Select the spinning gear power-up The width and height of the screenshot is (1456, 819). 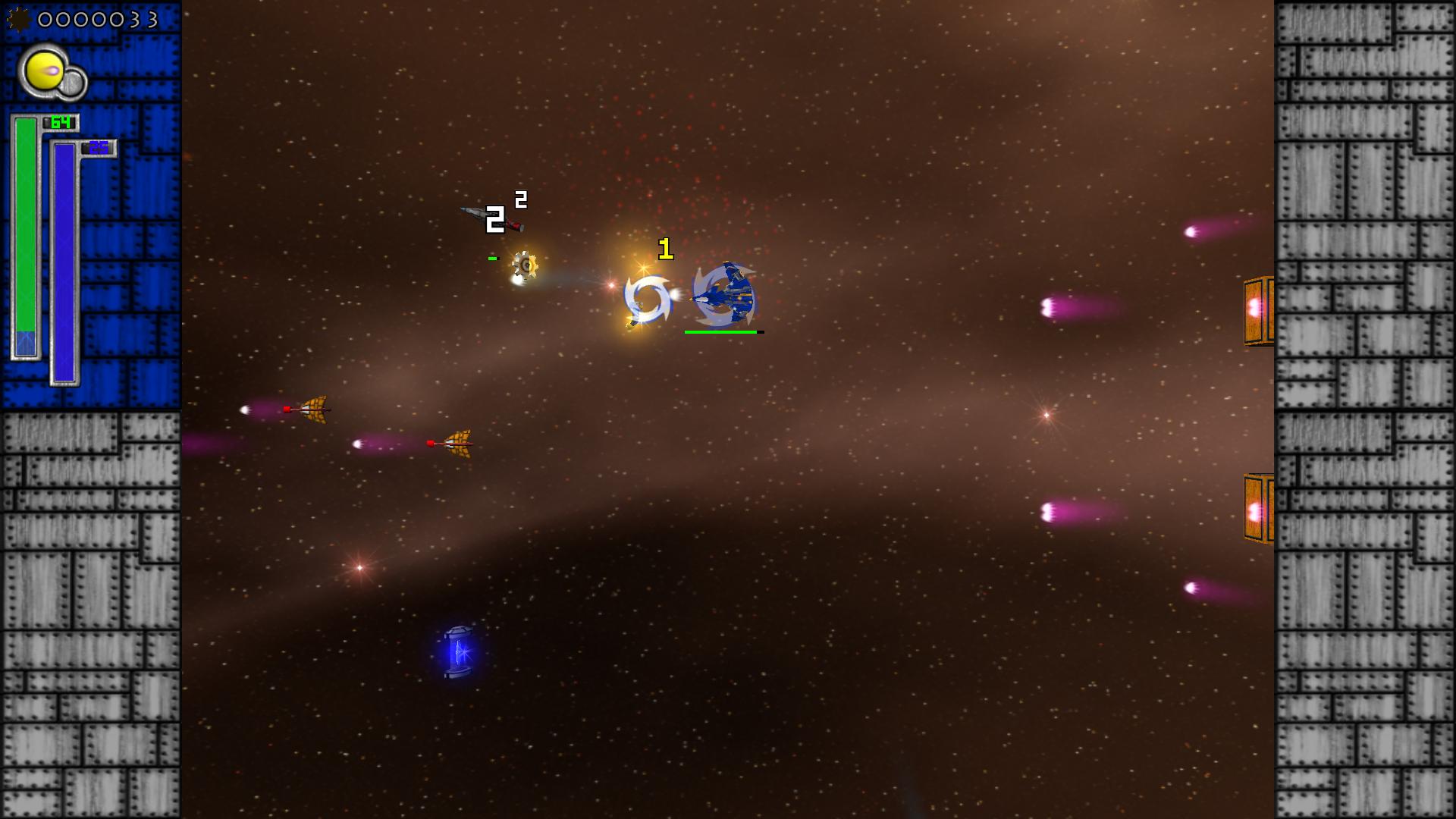click(x=524, y=262)
